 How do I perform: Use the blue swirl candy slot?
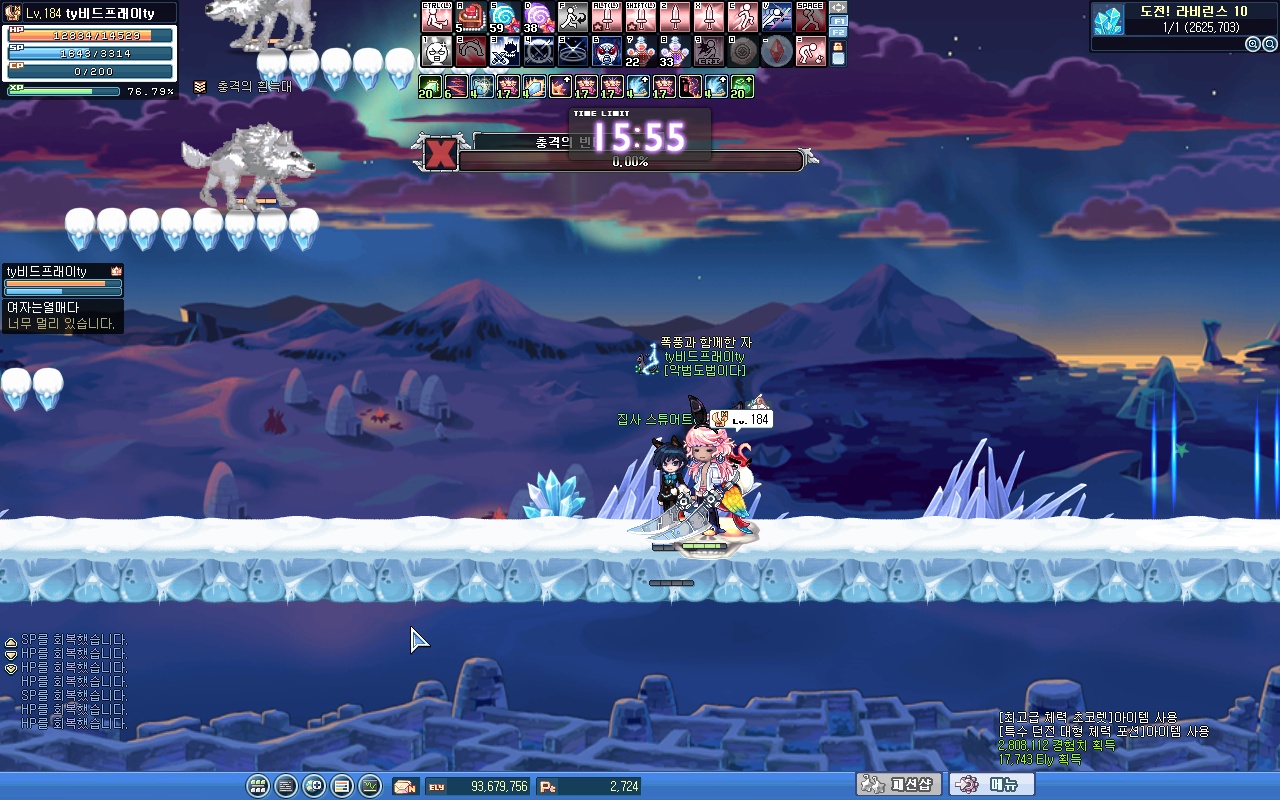tap(504, 17)
